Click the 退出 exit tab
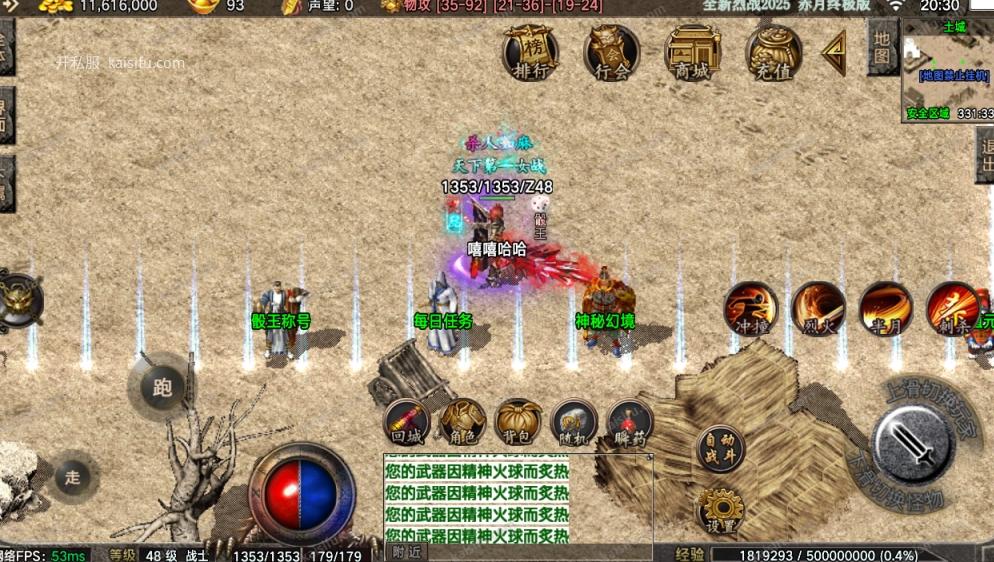 [x=985, y=155]
